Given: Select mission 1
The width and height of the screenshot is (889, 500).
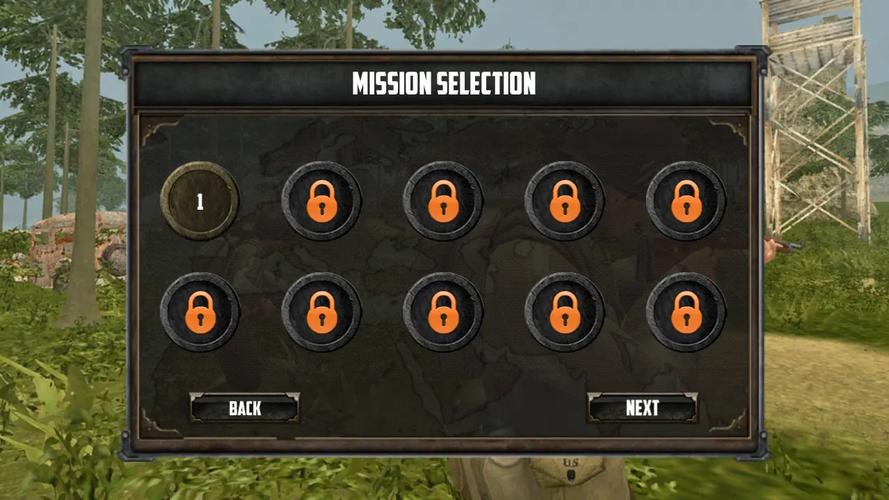Looking at the screenshot, I should pyautogui.click(x=200, y=201).
